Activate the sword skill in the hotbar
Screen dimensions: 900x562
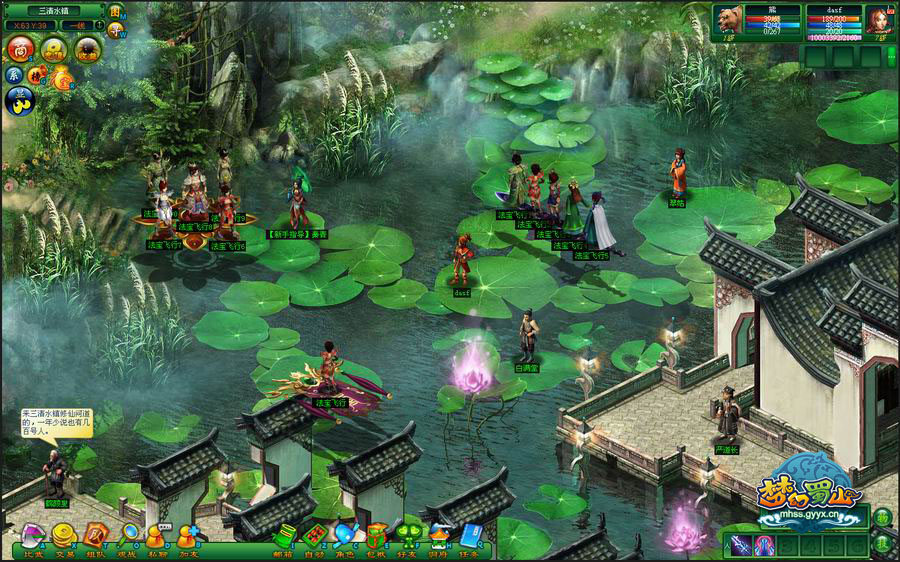click(x=740, y=544)
